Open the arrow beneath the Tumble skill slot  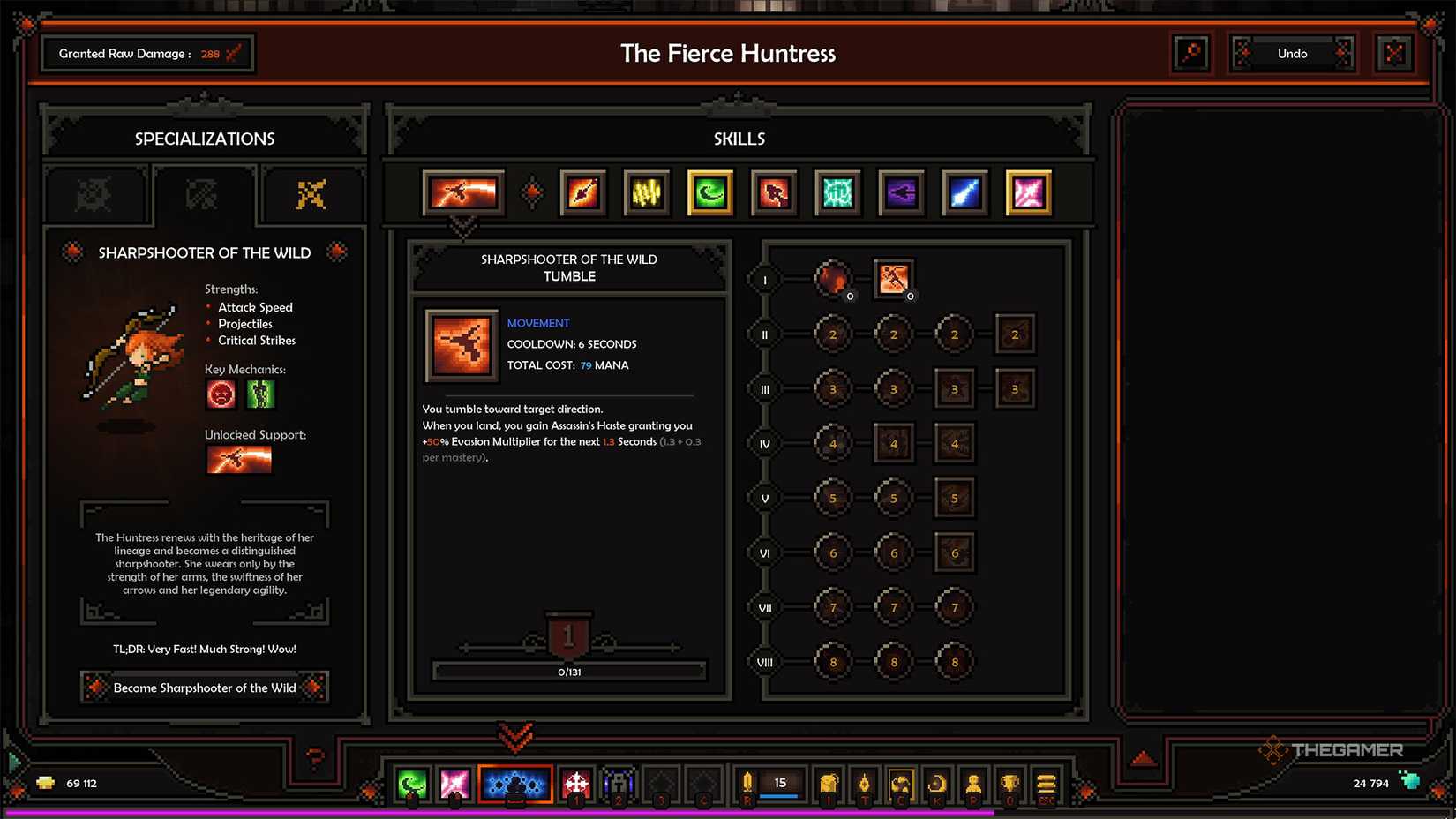pyautogui.click(x=463, y=228)
